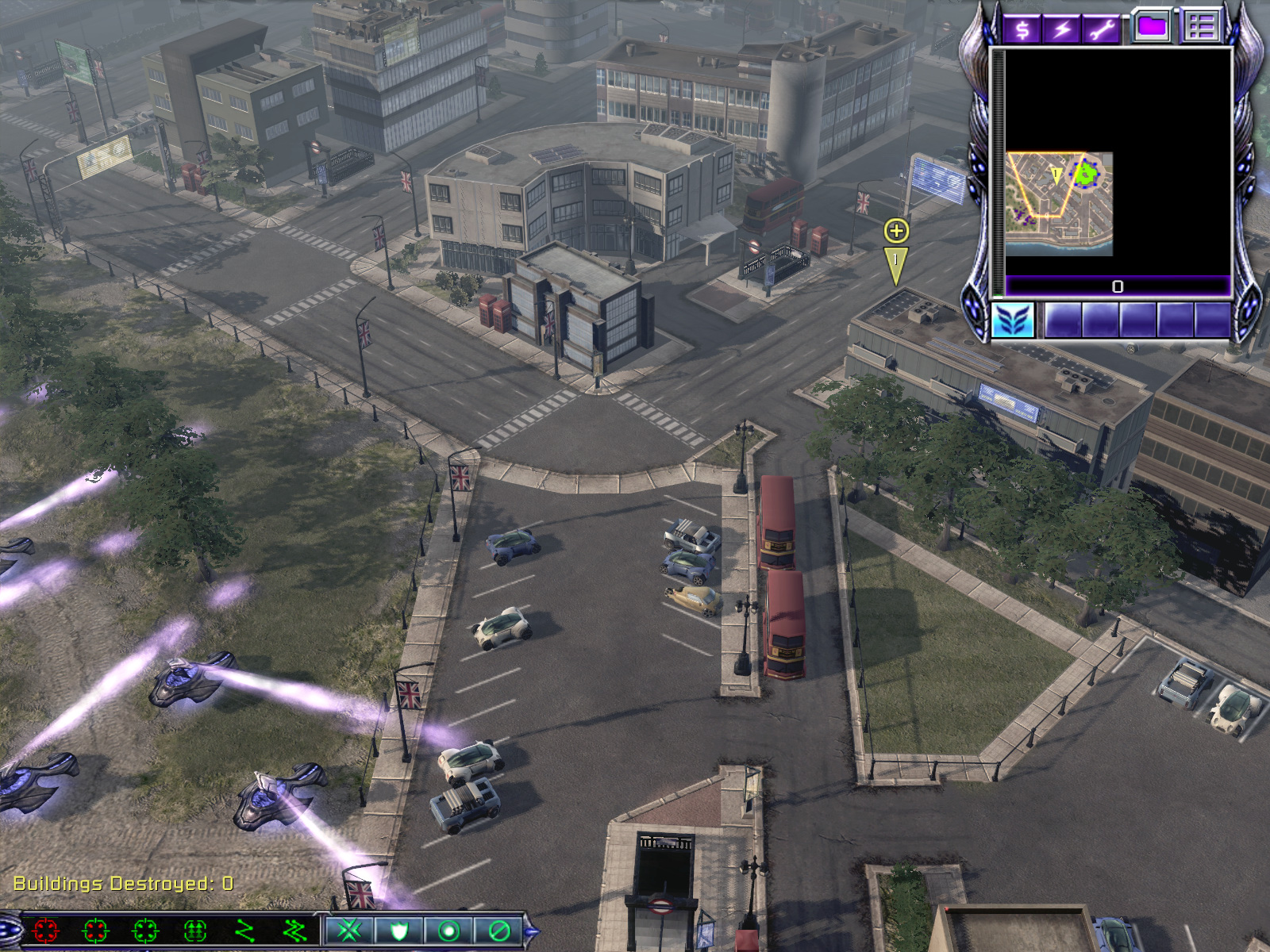Screen dimensions: 1270x952
Task: Choose the shield guard command
Action: pyautogui.click(x=398, y=930)
